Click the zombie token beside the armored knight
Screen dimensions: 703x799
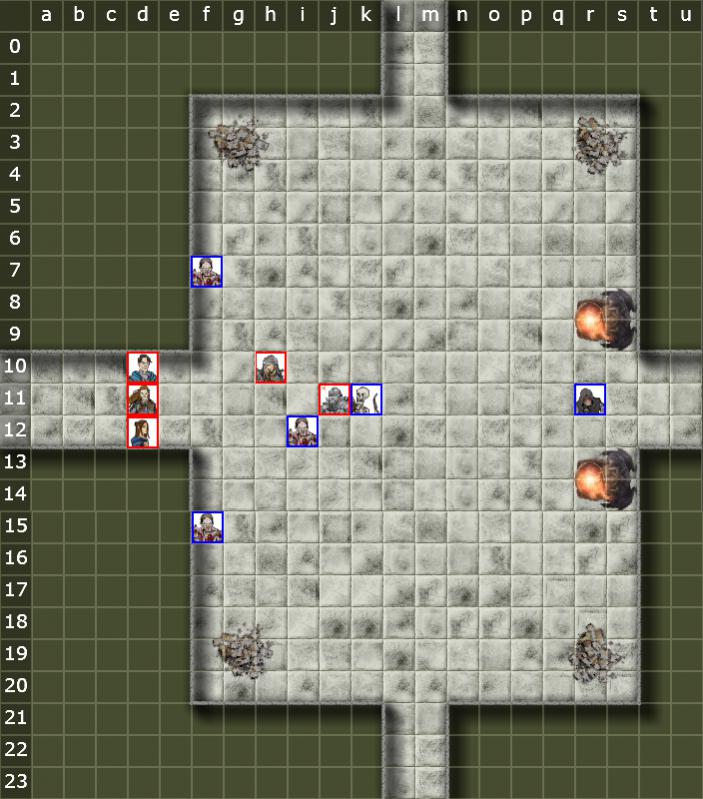click(x=303, y=431)
